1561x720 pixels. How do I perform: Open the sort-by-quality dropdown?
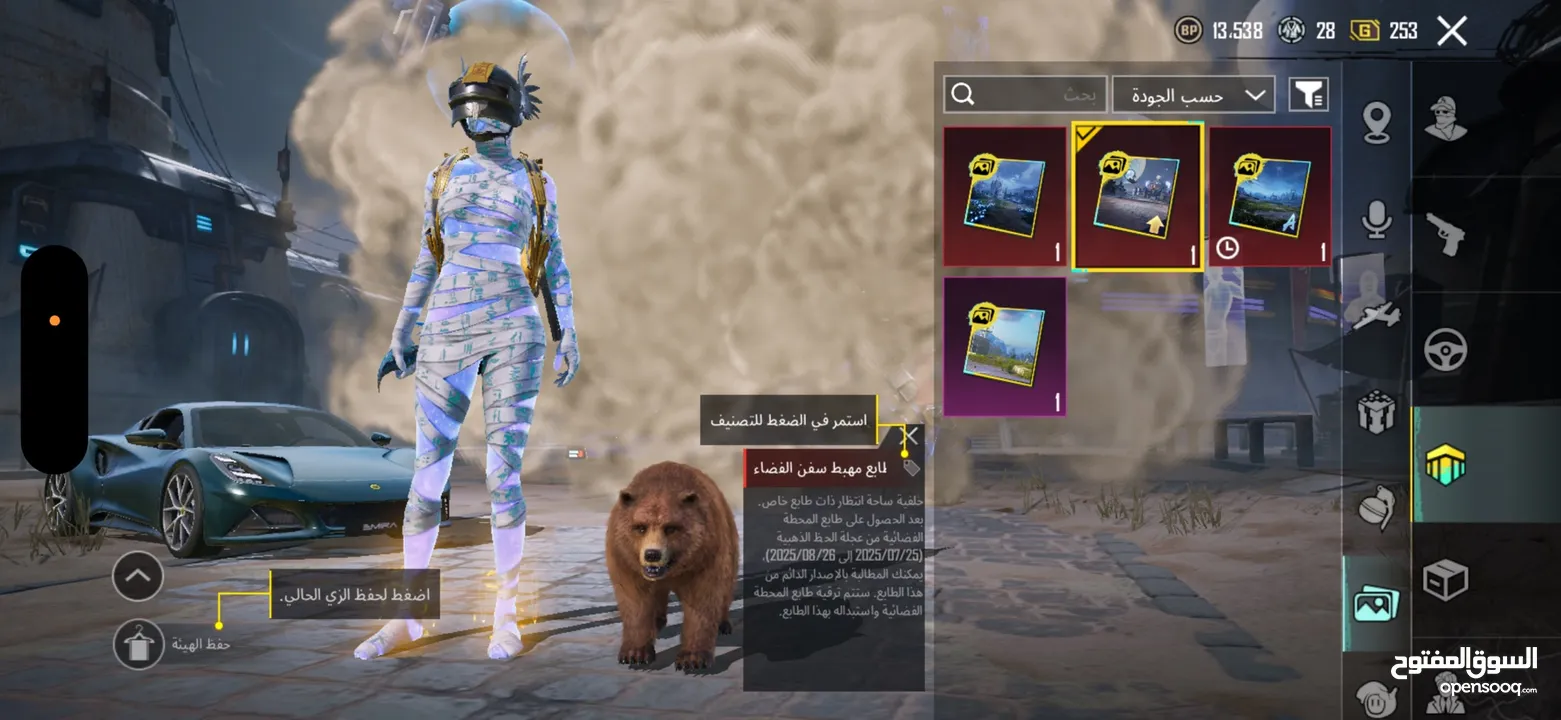point(1193,95)
